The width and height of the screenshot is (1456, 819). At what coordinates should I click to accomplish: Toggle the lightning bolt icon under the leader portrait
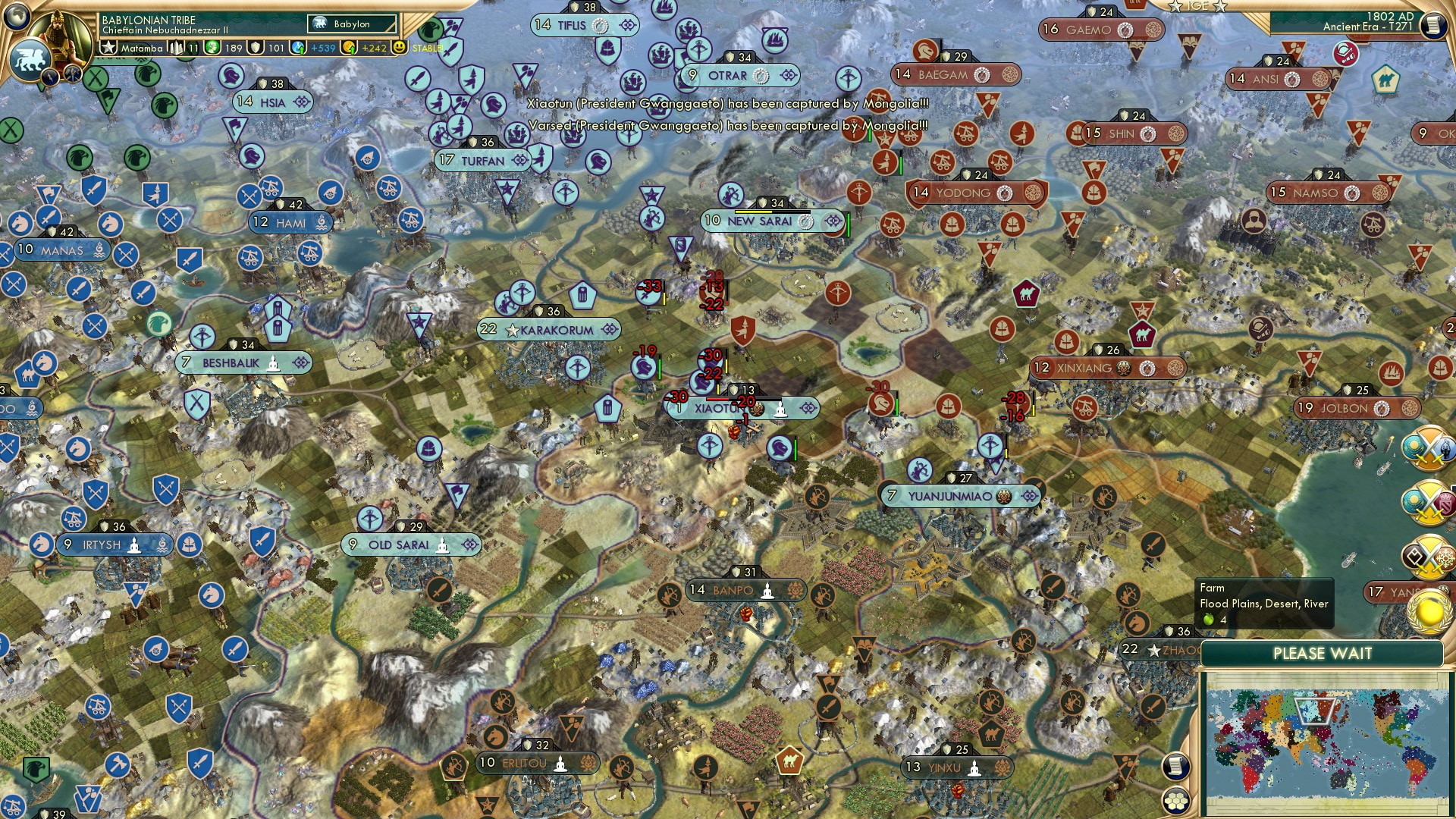[50, 77]
